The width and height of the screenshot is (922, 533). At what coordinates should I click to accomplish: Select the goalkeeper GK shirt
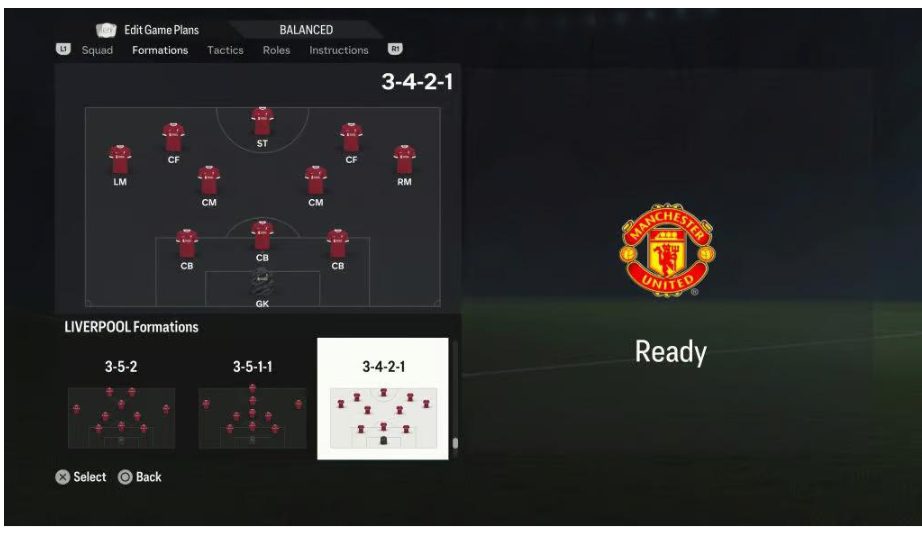262,282
